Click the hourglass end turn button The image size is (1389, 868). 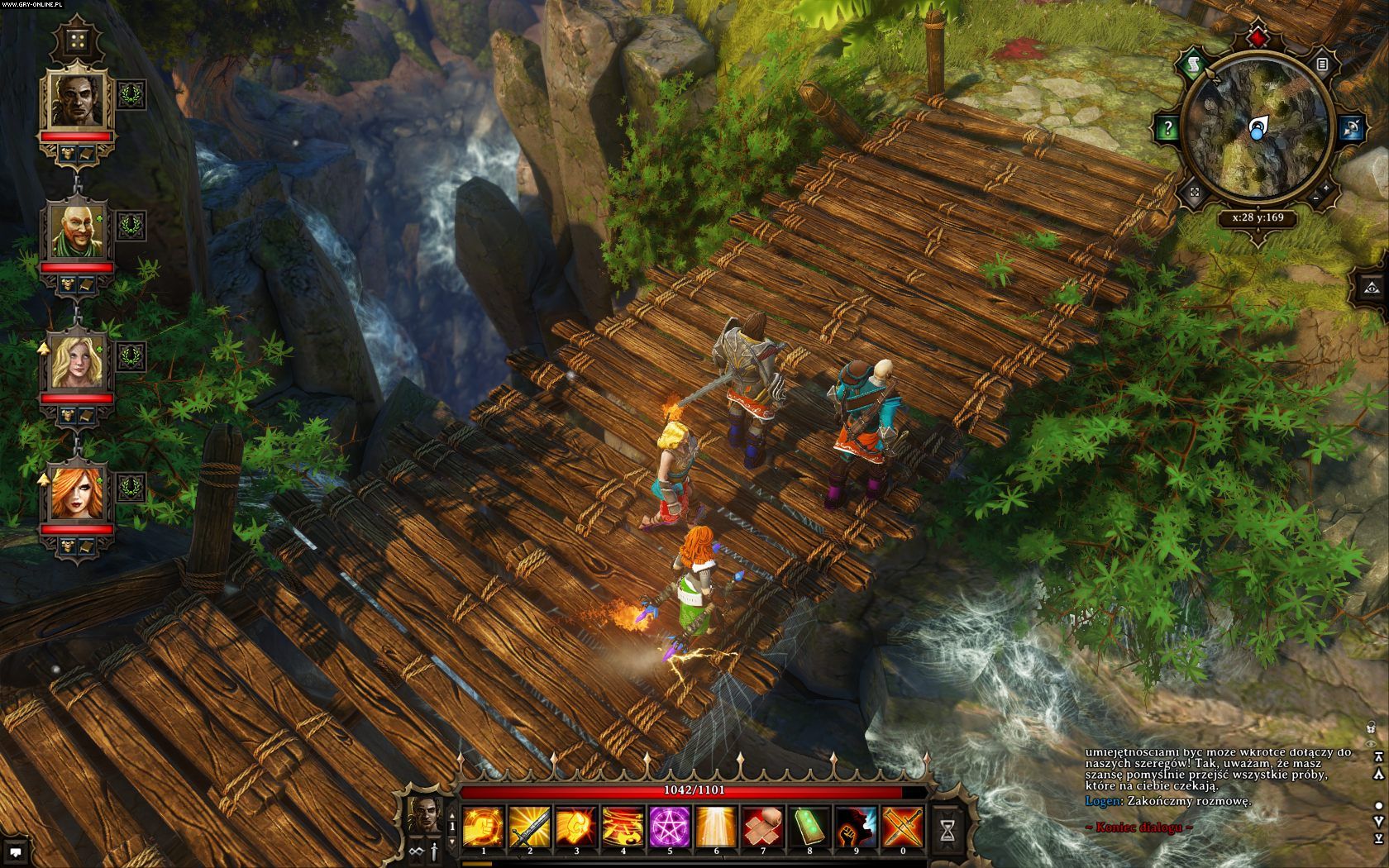947,829
